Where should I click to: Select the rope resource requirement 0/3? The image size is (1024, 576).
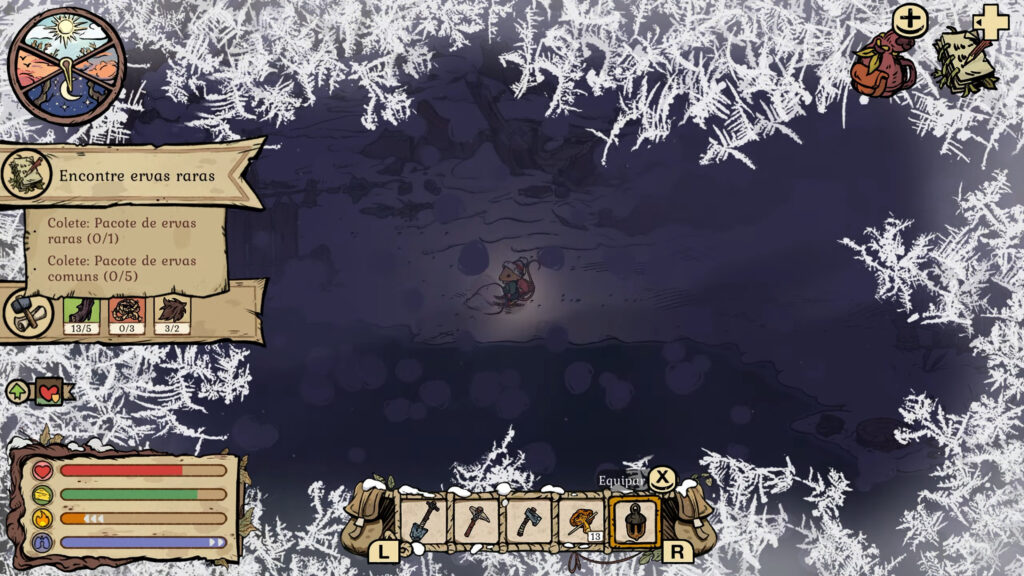pyautogui.click(x=127, y=314)
